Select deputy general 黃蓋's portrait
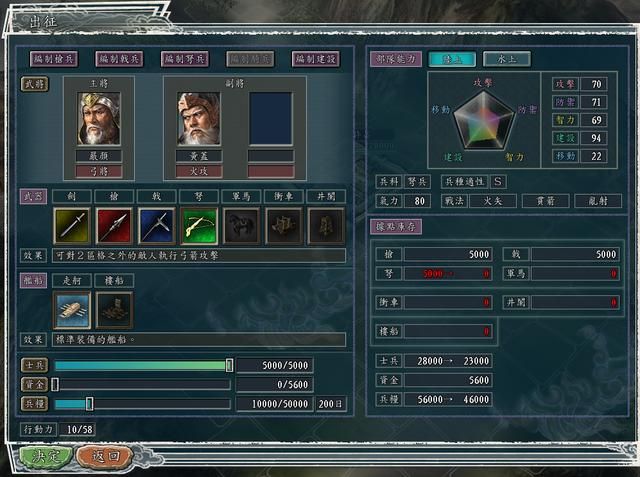Screen dimensions: 640x477 pos(199,119)
